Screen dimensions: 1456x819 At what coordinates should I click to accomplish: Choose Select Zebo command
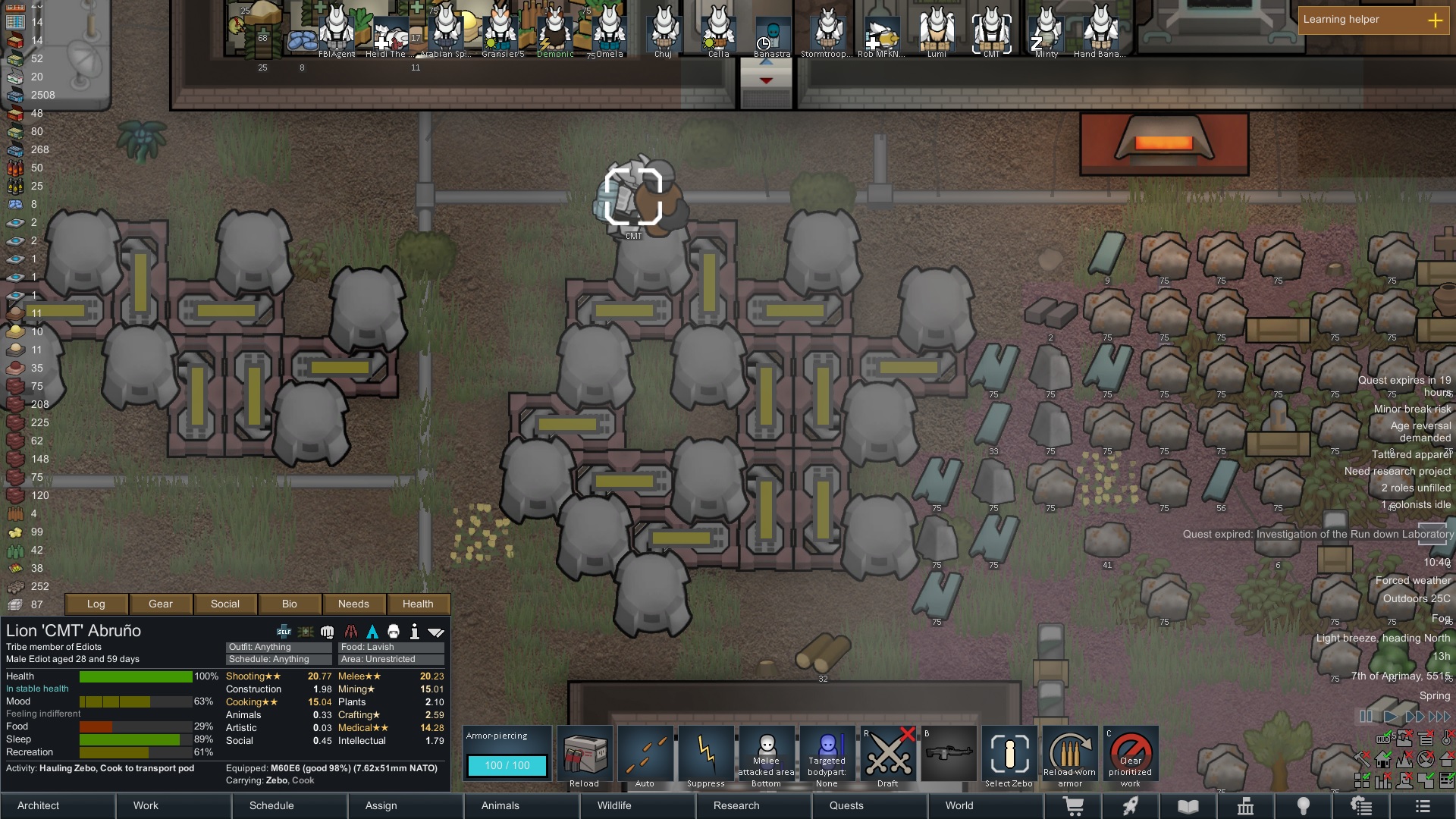click(x=1009, y=757)
